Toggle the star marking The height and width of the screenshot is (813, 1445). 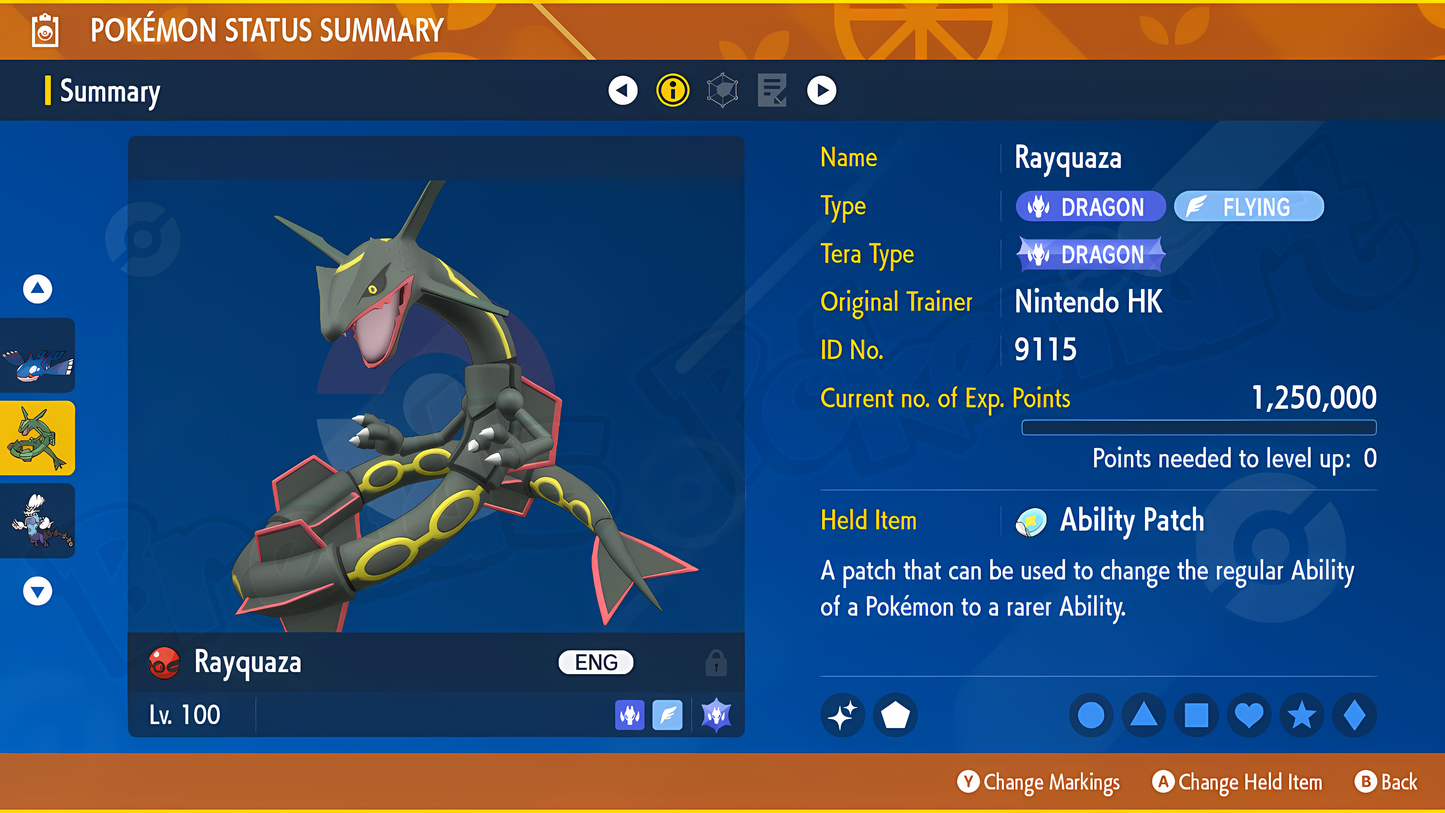[1301, 715]
